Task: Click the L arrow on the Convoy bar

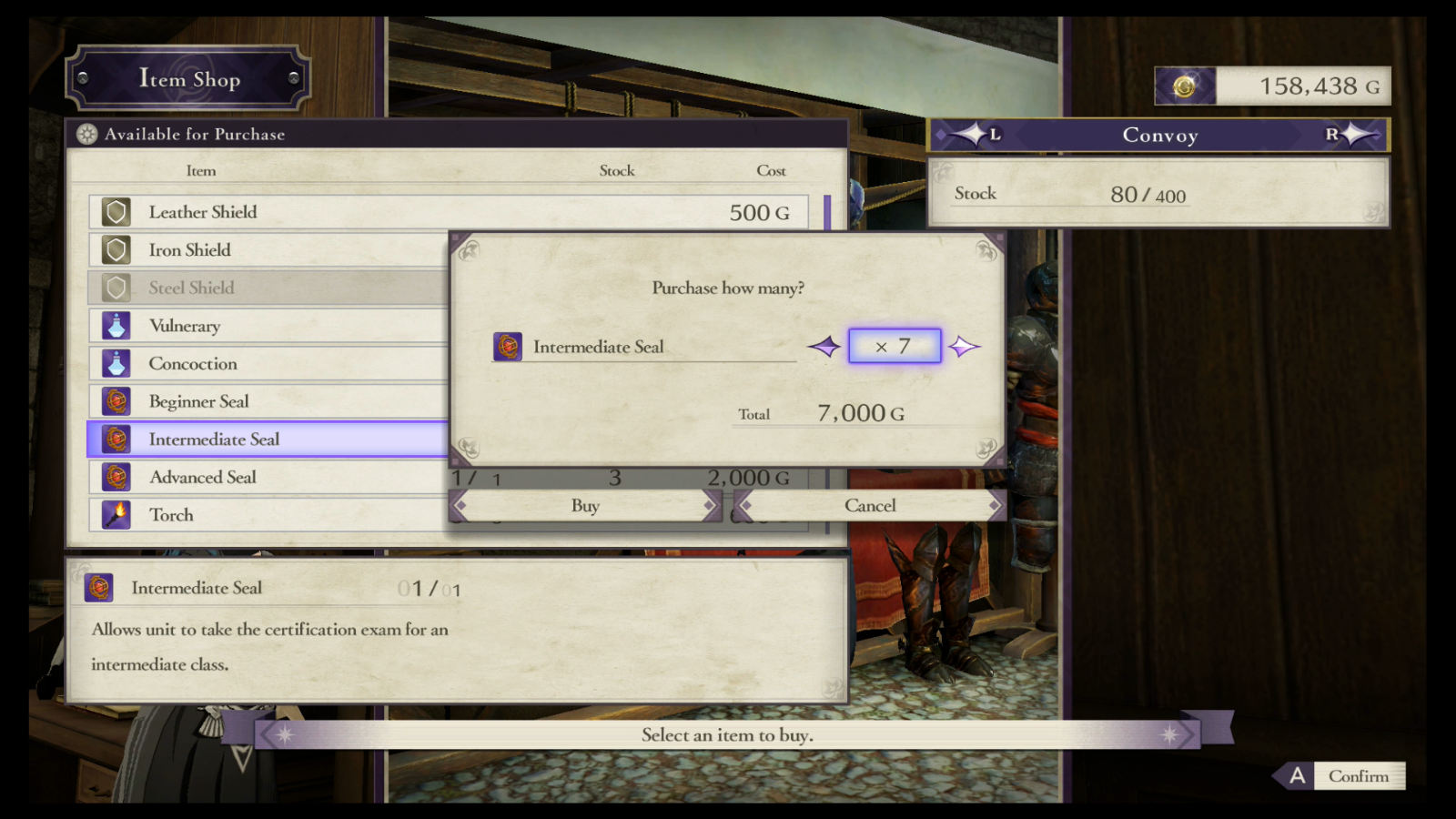Action: coord(976,135)
